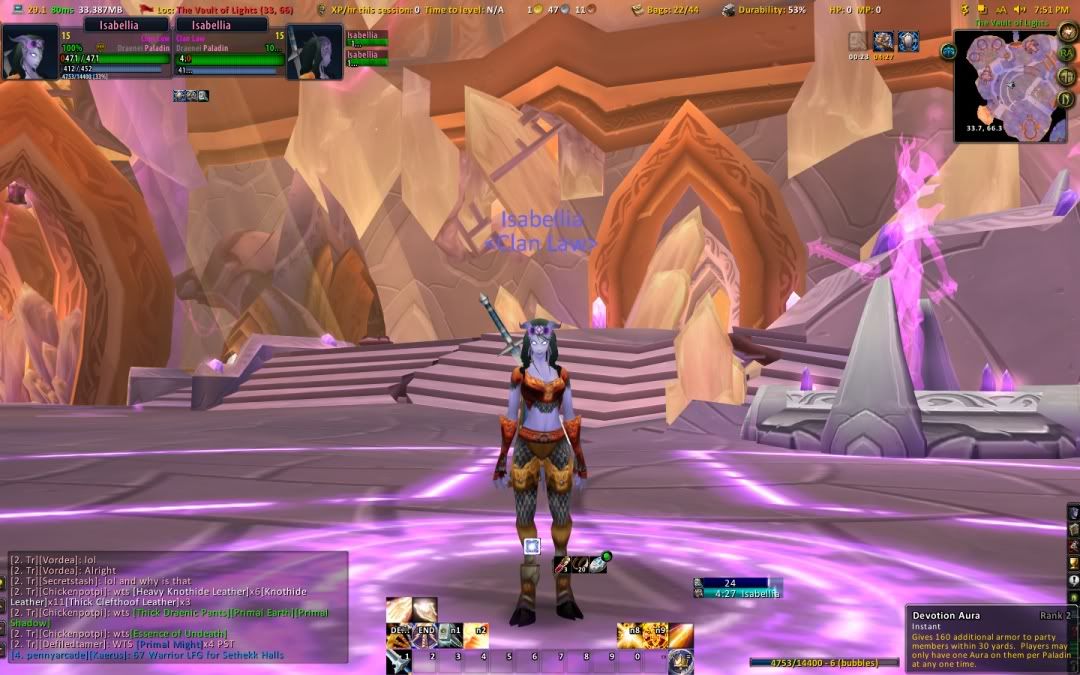Activate the END ability button

pos(425,634)
